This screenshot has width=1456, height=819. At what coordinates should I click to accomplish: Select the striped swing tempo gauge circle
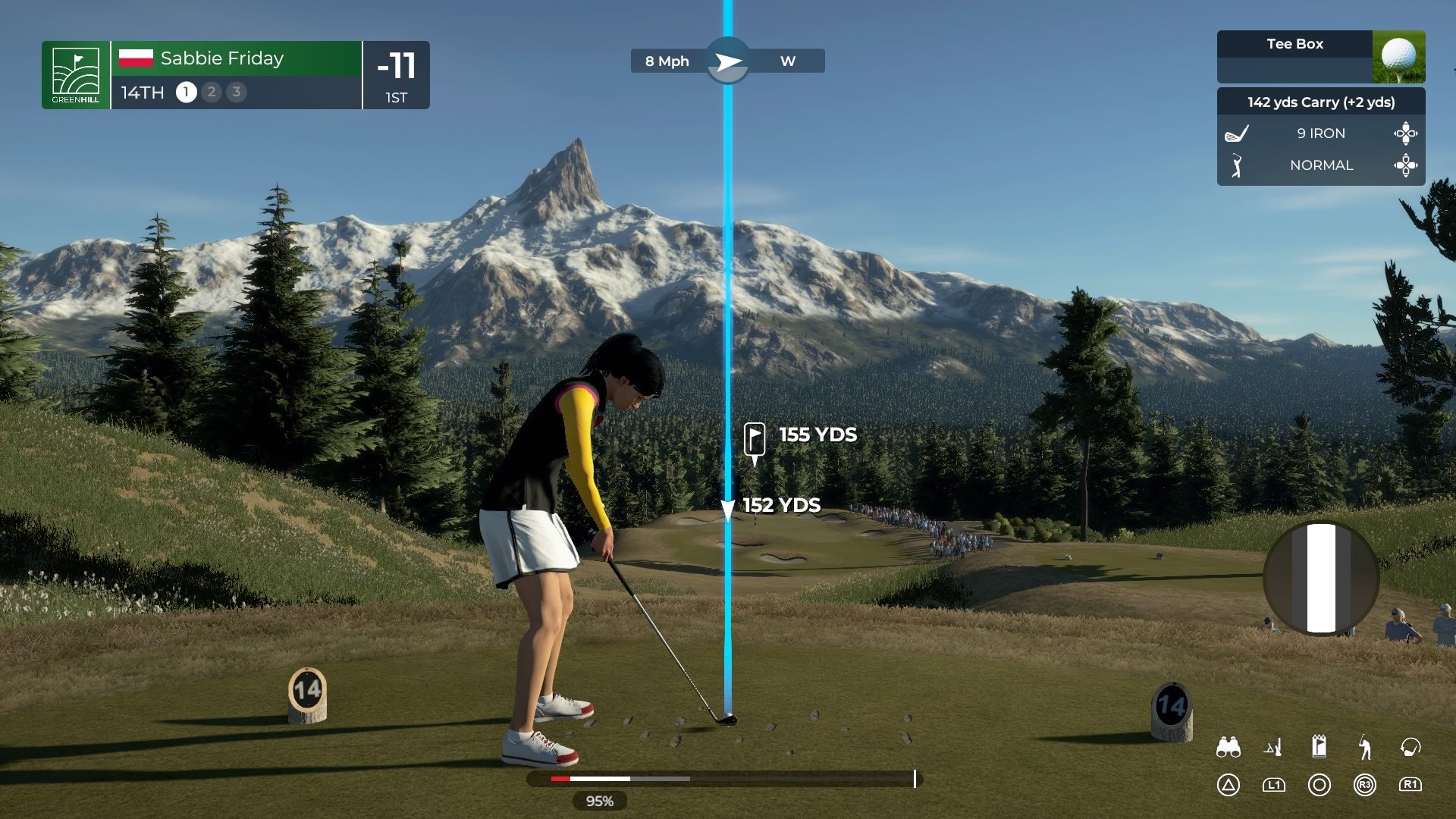coord(1320,578)
